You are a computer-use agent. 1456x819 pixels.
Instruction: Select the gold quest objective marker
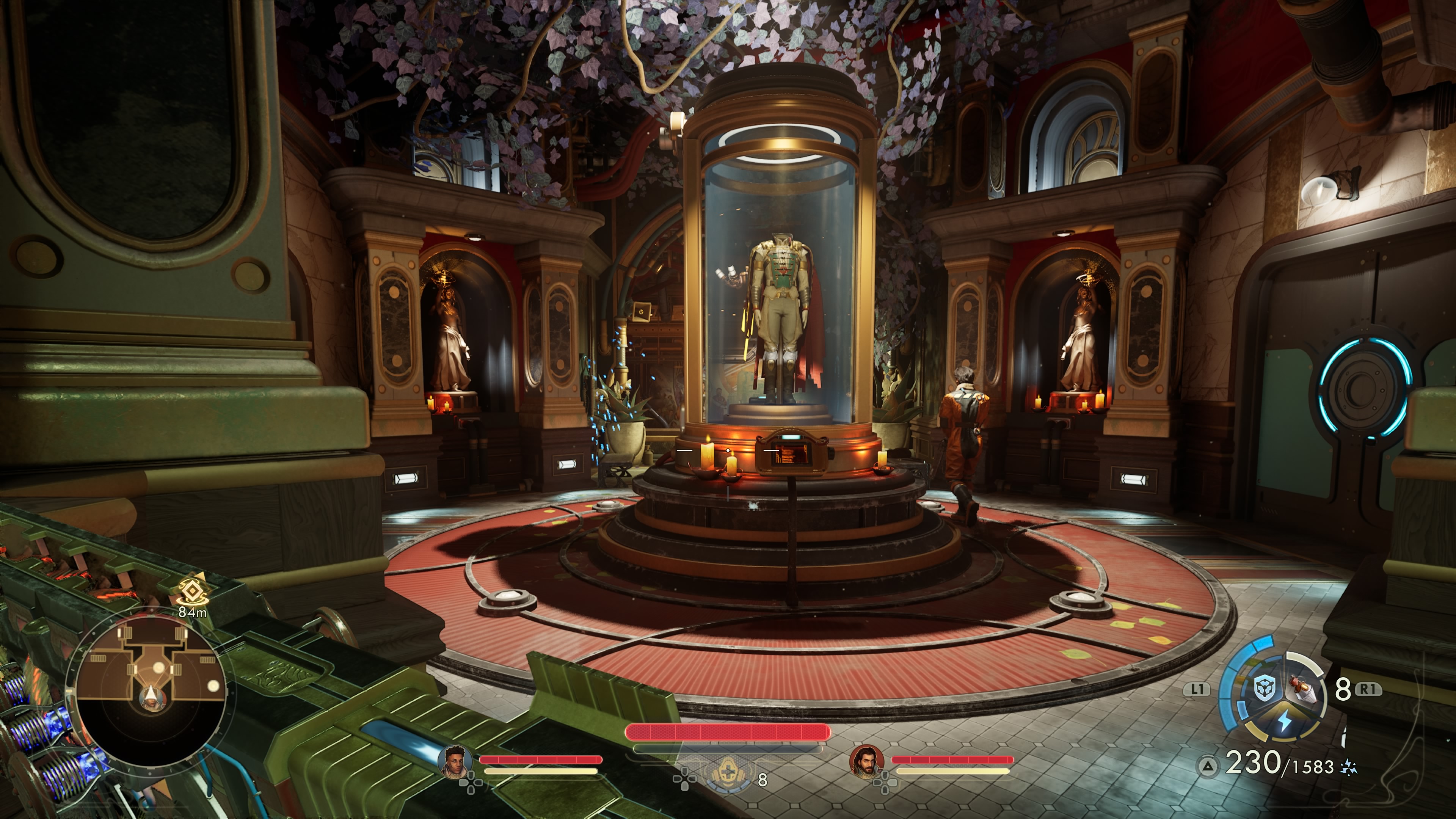click(191, 592)
